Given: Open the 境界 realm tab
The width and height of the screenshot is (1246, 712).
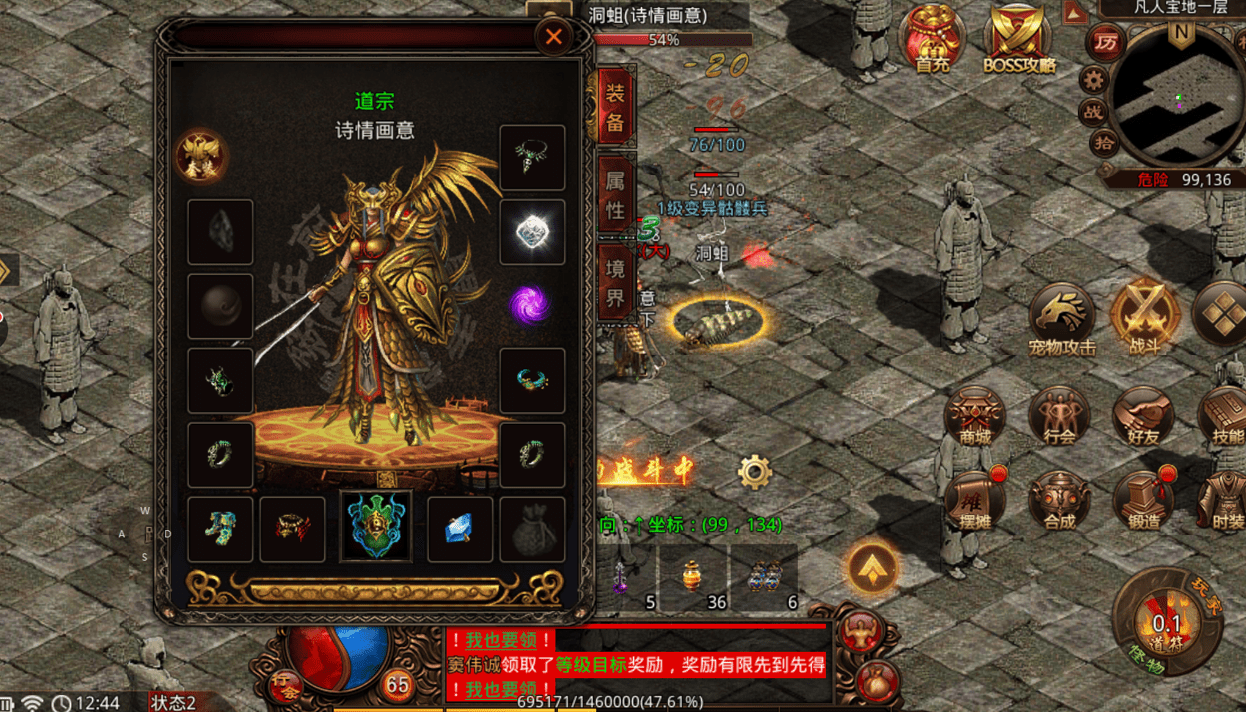Looking at the screenshot, I should (615, 283).
